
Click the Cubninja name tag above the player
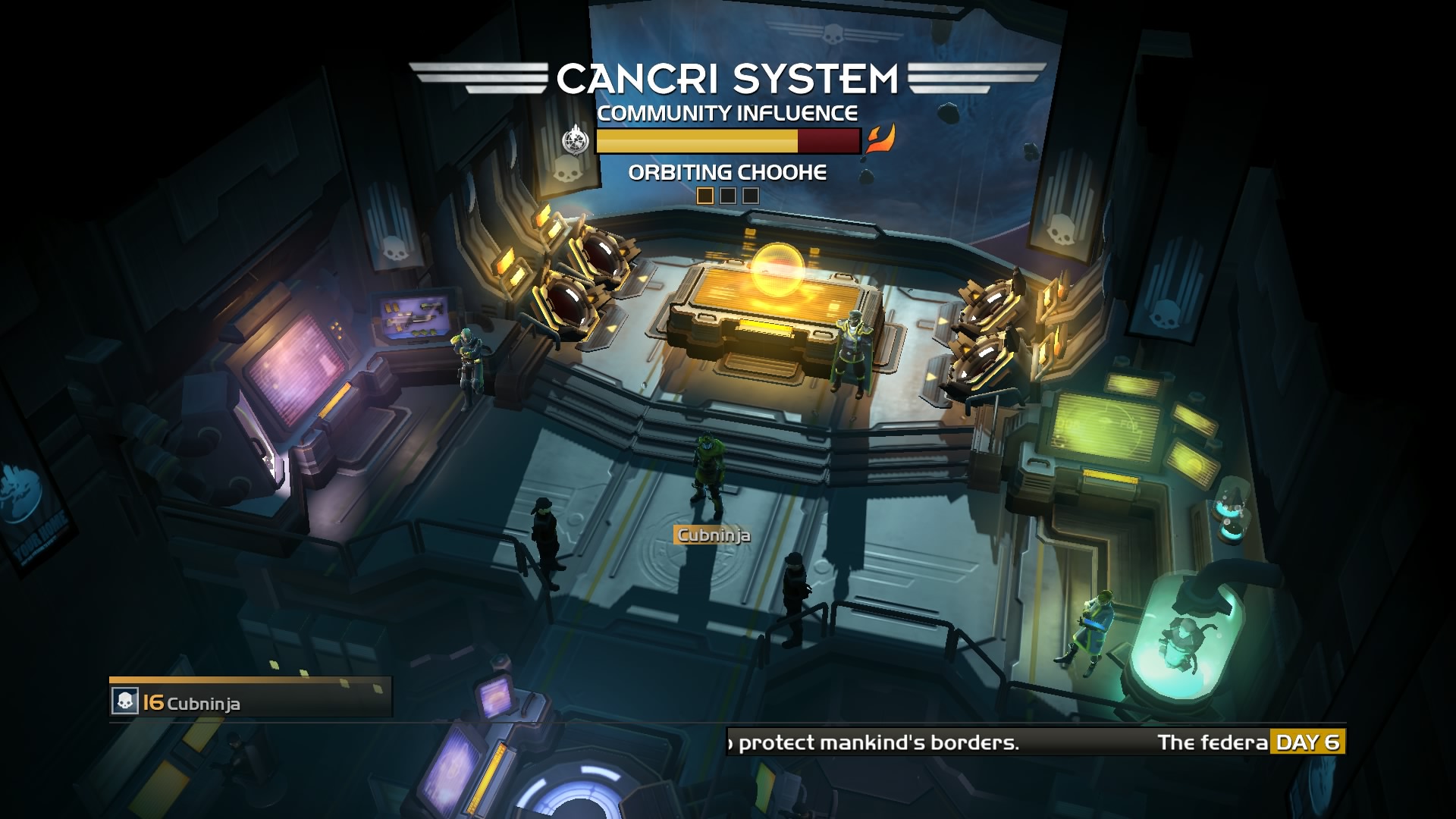[713, 535]
